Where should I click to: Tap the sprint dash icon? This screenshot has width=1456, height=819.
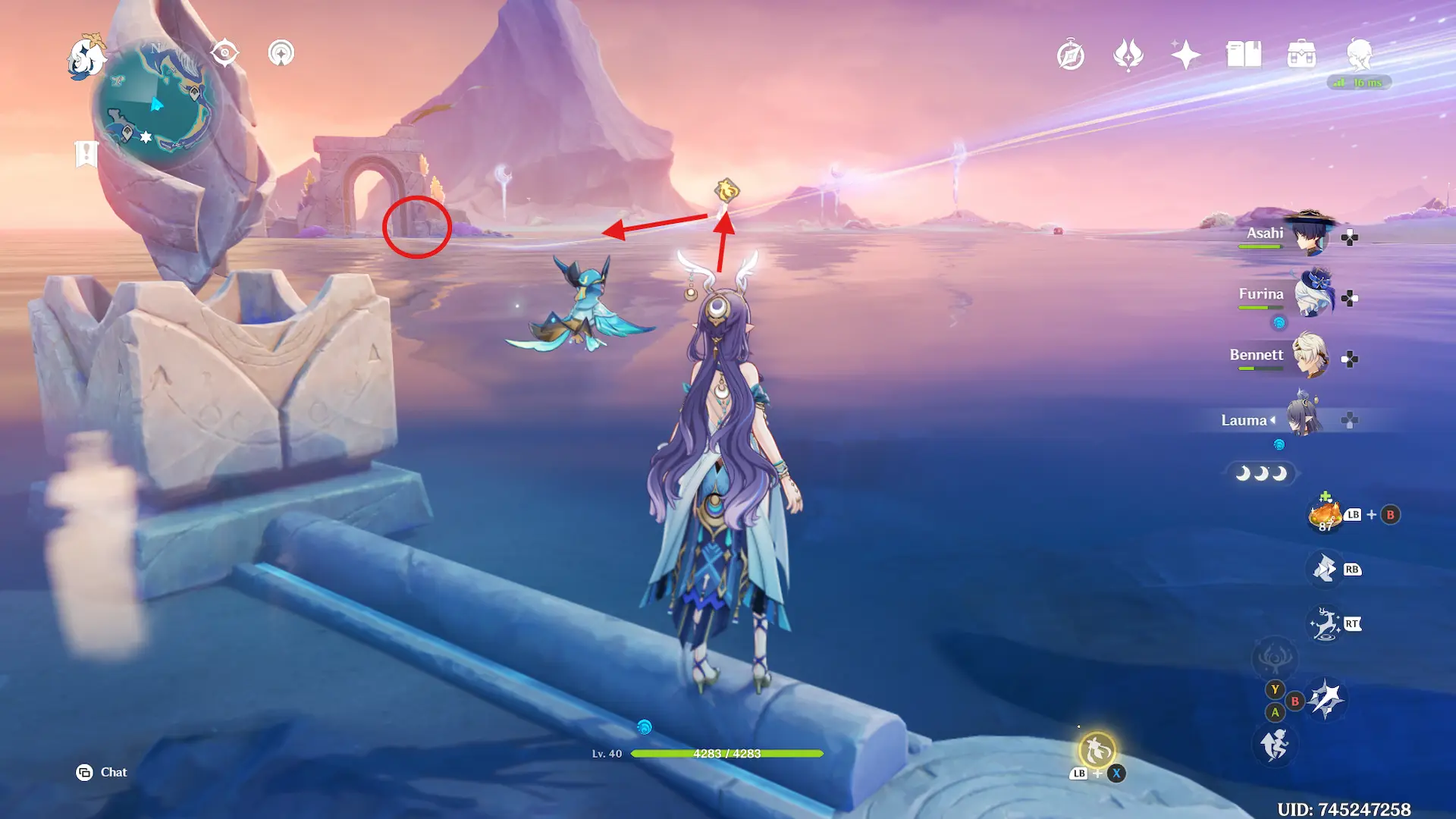1275,744
